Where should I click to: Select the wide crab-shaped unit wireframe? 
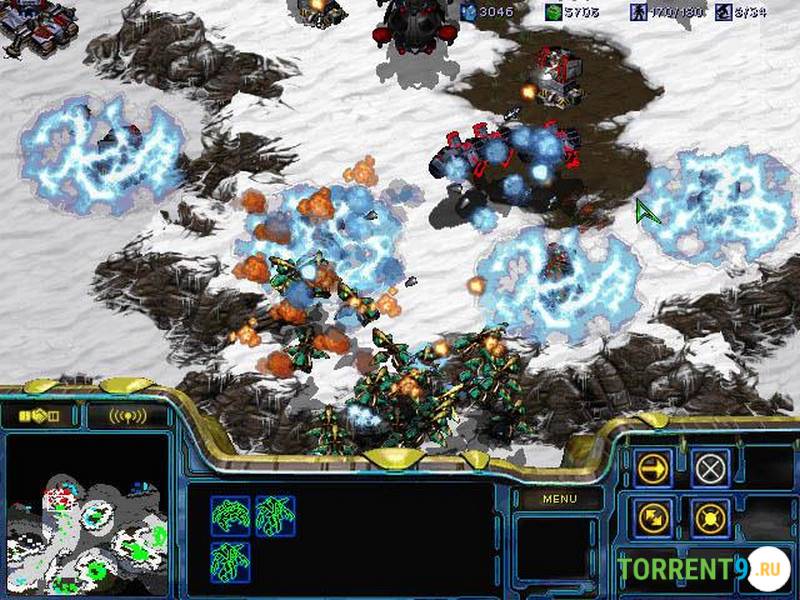click(x=230, y=516)
